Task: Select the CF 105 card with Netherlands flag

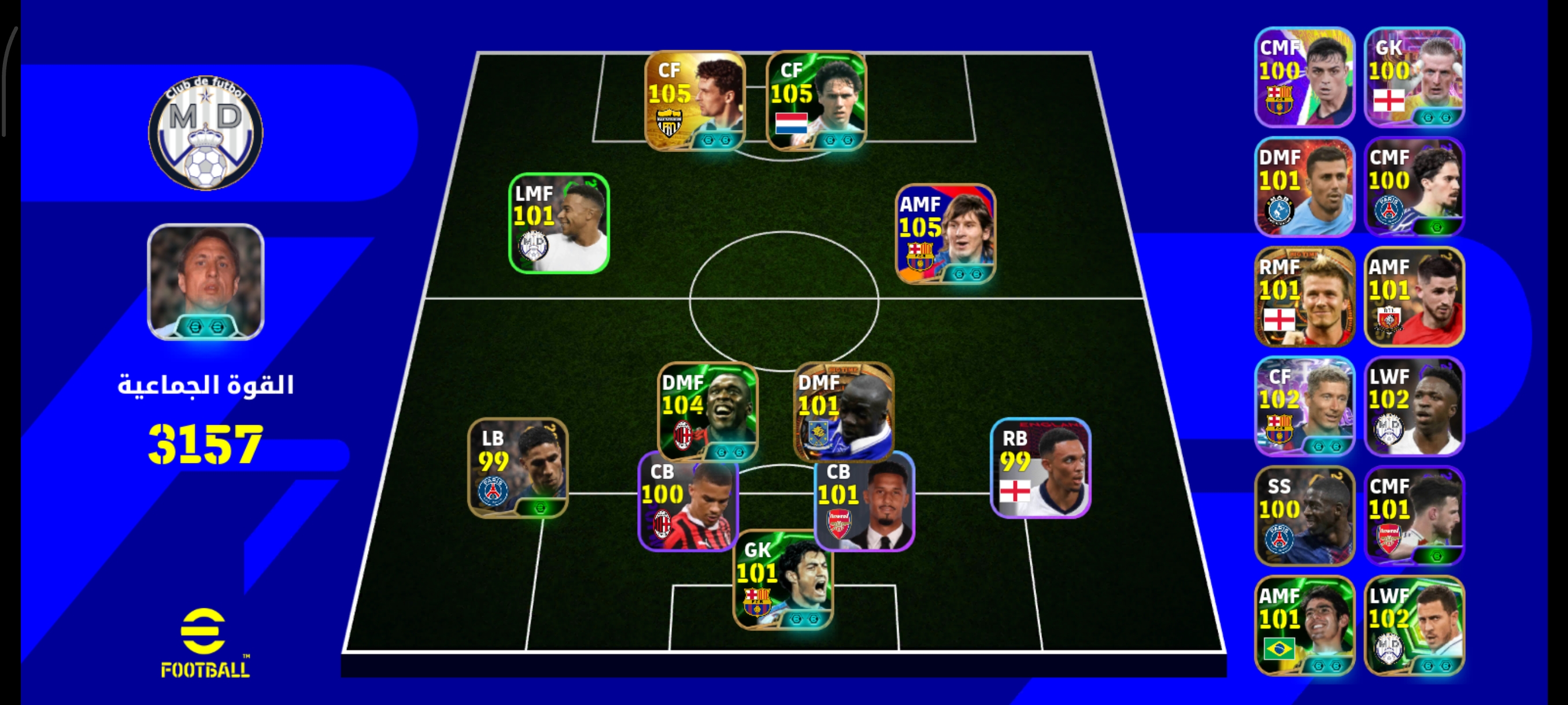Action: point(816,101)
